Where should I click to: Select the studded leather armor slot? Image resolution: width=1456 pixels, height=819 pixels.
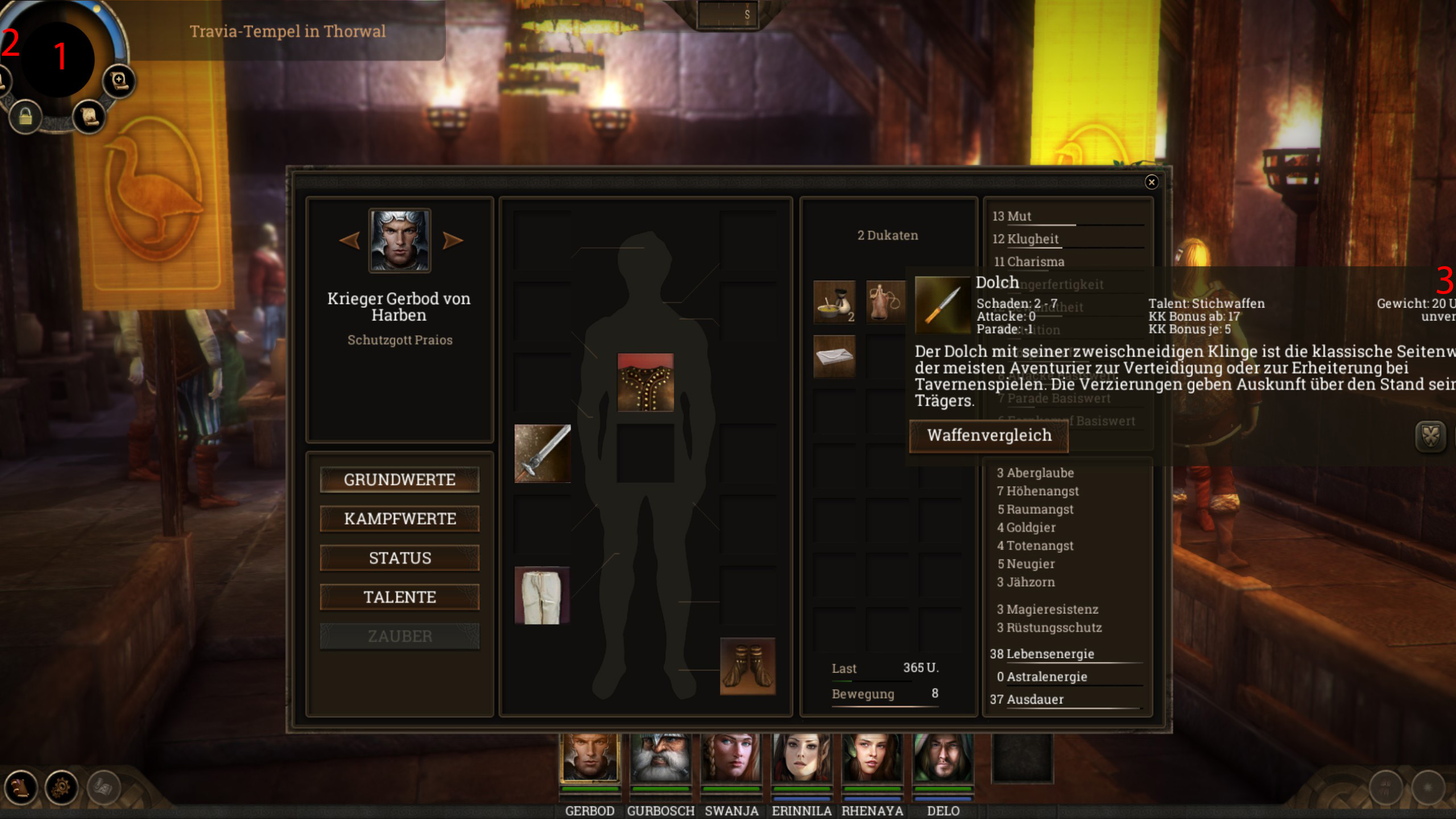pos(646,382)
